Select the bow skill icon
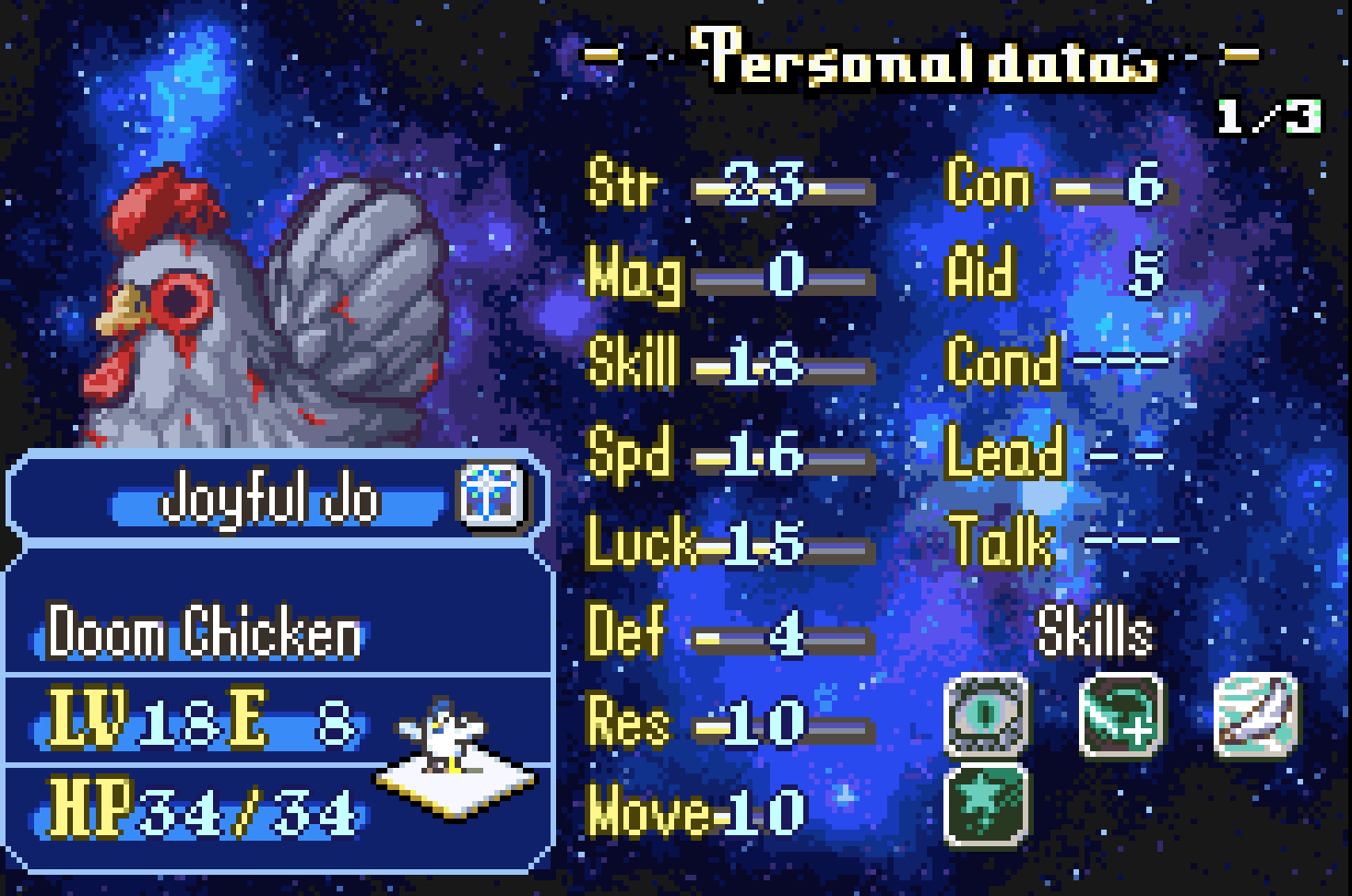Viewport: 1352px width, 896px height. coord(1256,715)
